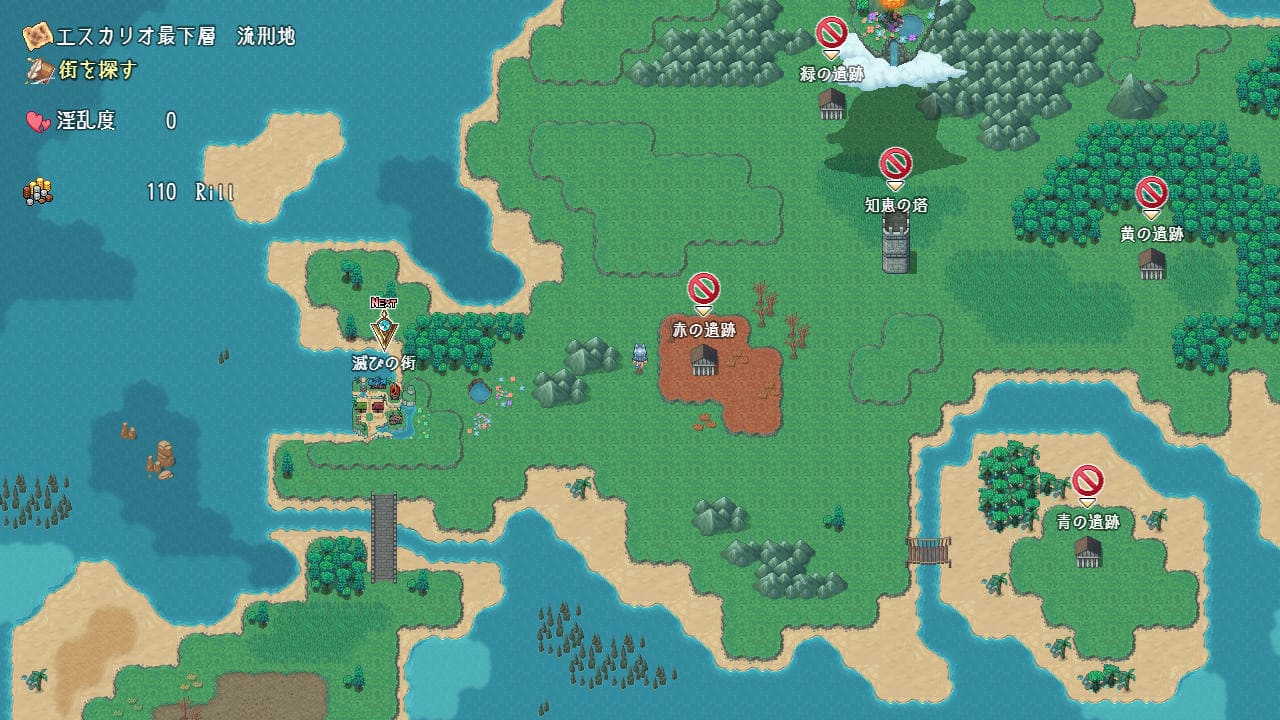Select the locked 知恵の塔 map marker
This screenshot has width=1280, height=720.
click(x=896, y=165)
